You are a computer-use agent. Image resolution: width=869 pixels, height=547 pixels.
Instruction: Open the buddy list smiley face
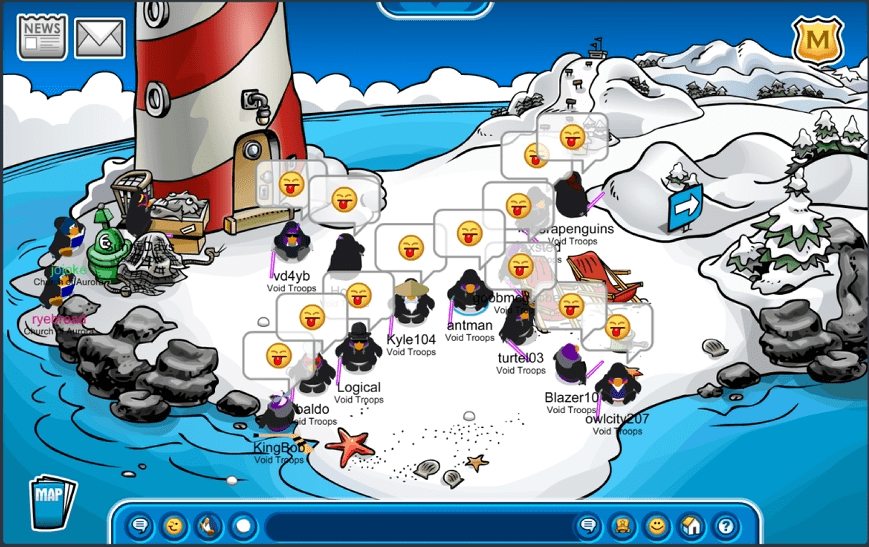[x=656, y=525]
